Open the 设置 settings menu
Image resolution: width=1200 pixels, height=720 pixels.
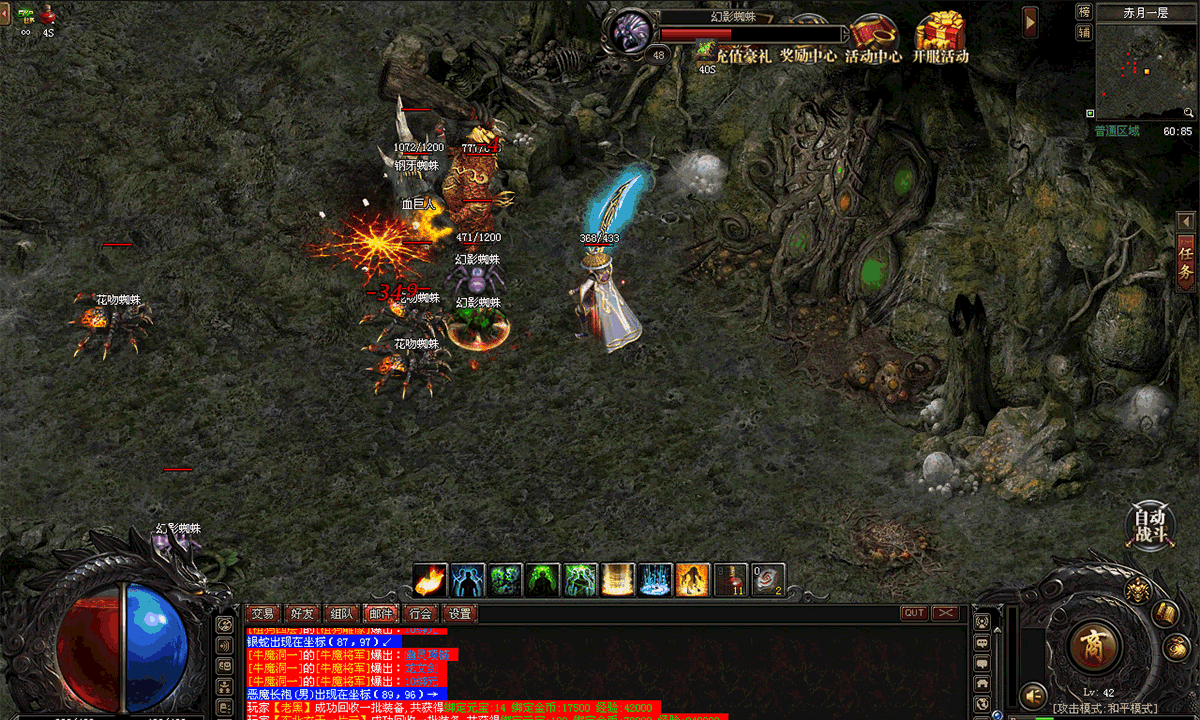pos(460,613)
